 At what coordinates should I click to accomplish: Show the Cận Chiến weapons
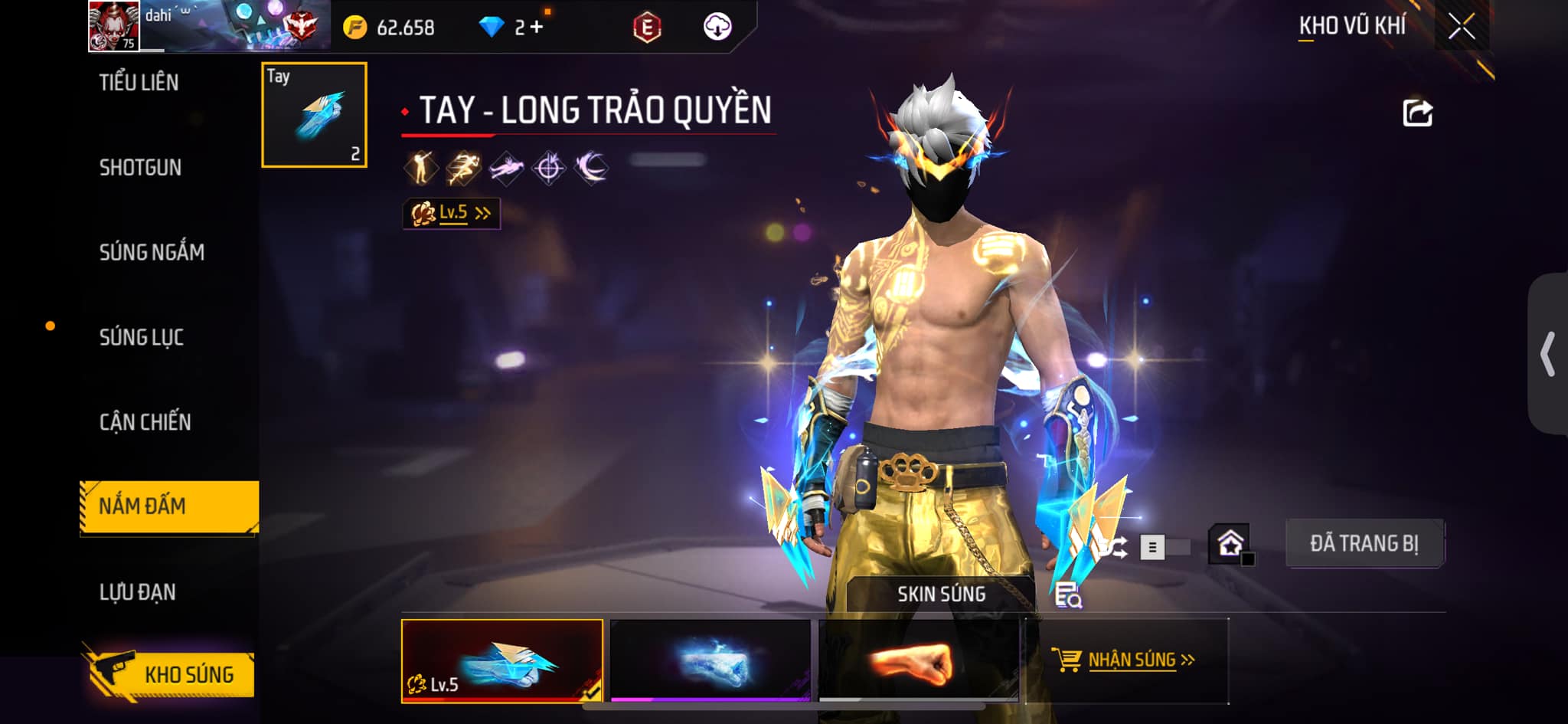[145, 422]
